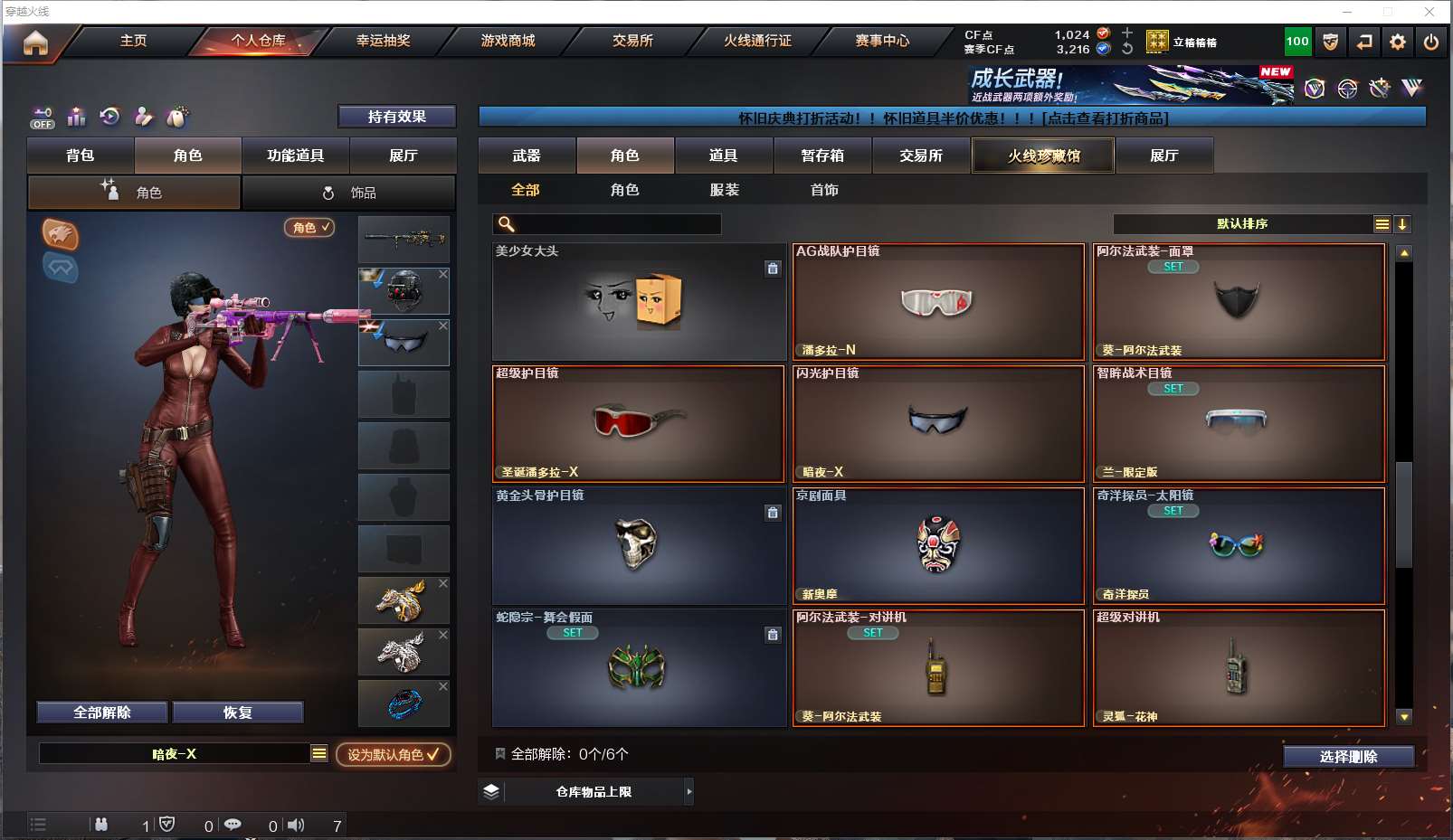Switch to the 背包 backpack tab
The image size is (1453, 840).
pyautogui.click(x=81, y=156)
